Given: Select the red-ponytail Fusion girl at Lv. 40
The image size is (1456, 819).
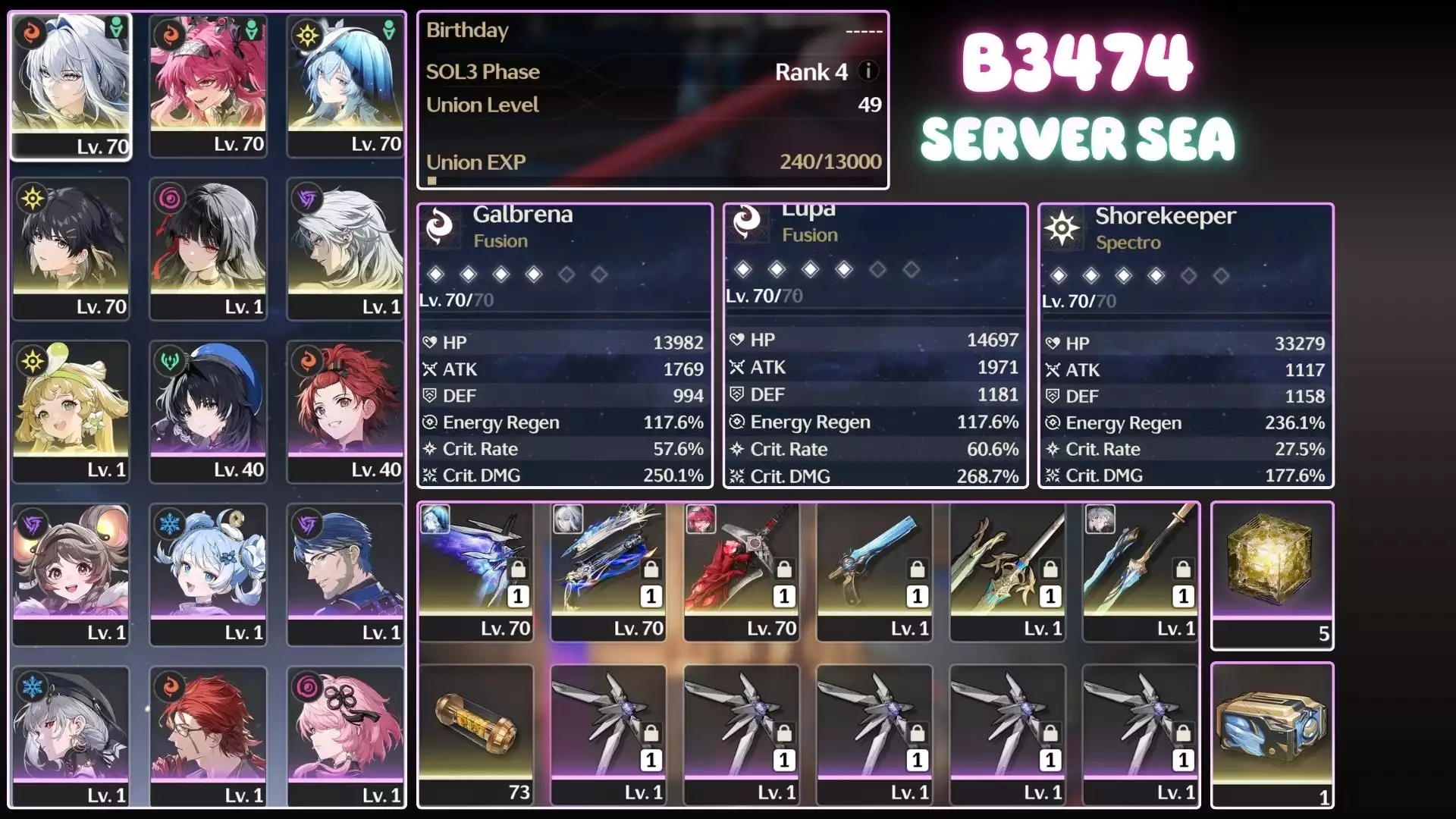Looking at the screenshot, I should coord(345,411).
